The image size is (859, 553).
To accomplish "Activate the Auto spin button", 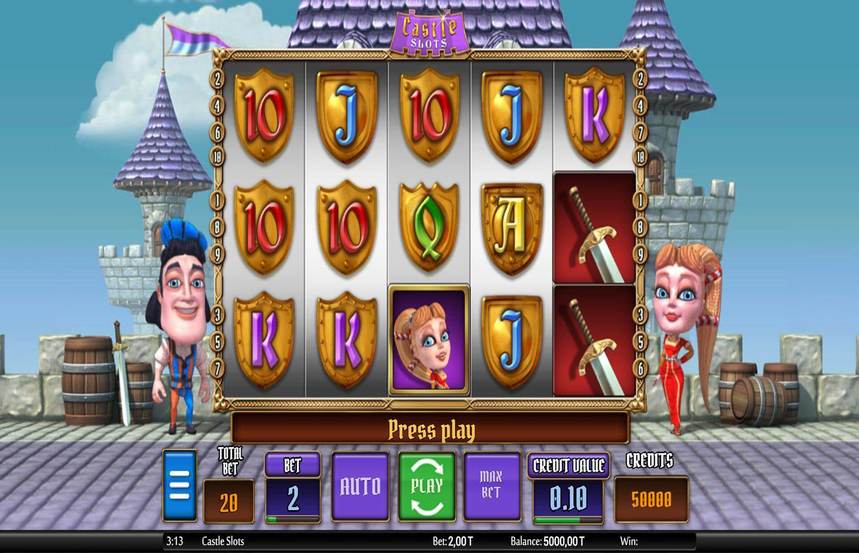I will point(360,486).
